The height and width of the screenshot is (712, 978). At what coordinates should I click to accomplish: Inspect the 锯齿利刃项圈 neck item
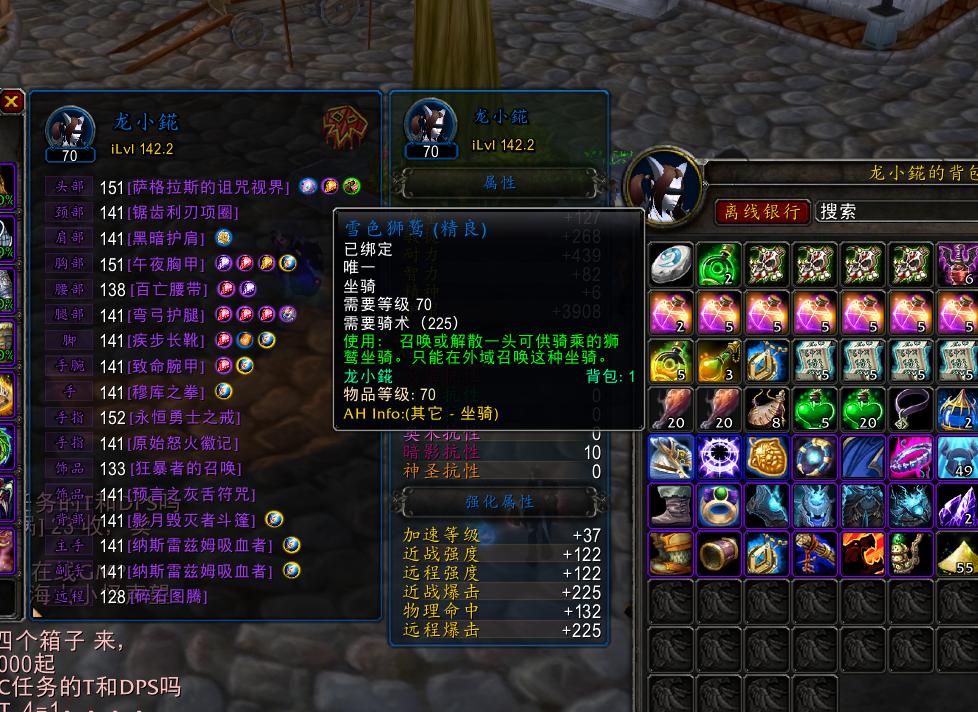[x=186, y=212]
